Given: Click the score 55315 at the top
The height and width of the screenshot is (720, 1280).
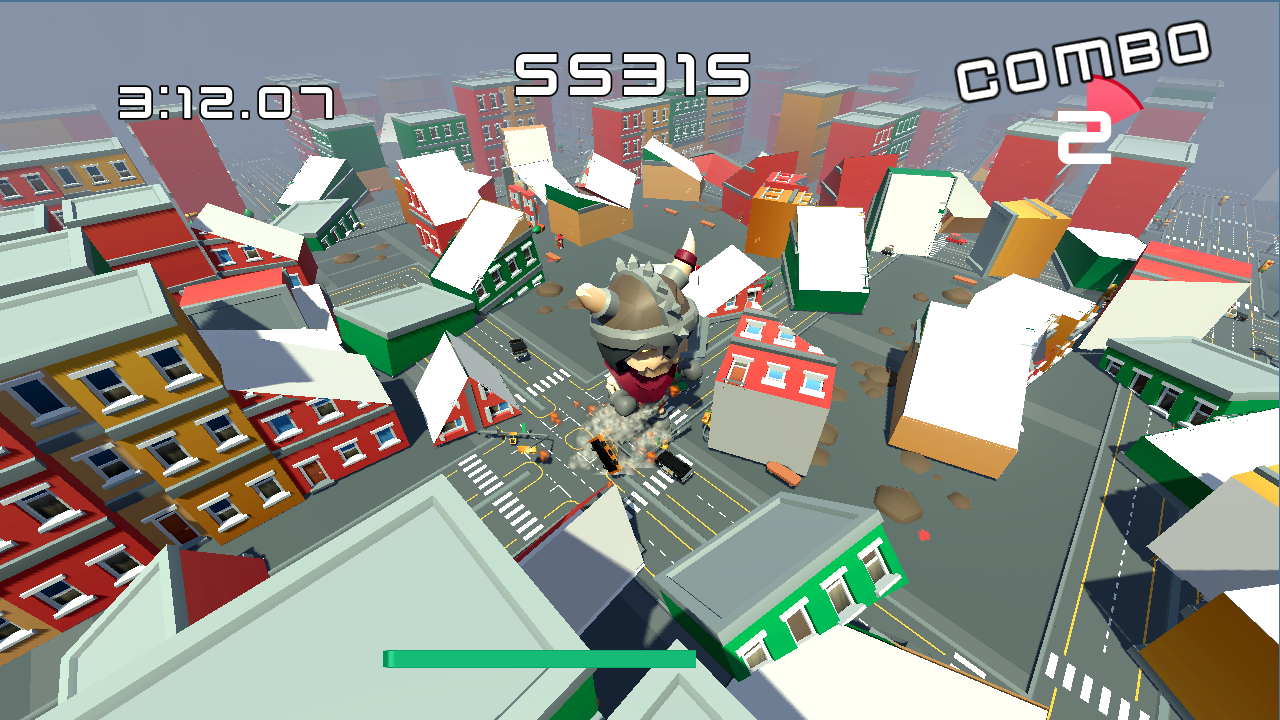Looking at the screenshot, I should coord(631,72).
